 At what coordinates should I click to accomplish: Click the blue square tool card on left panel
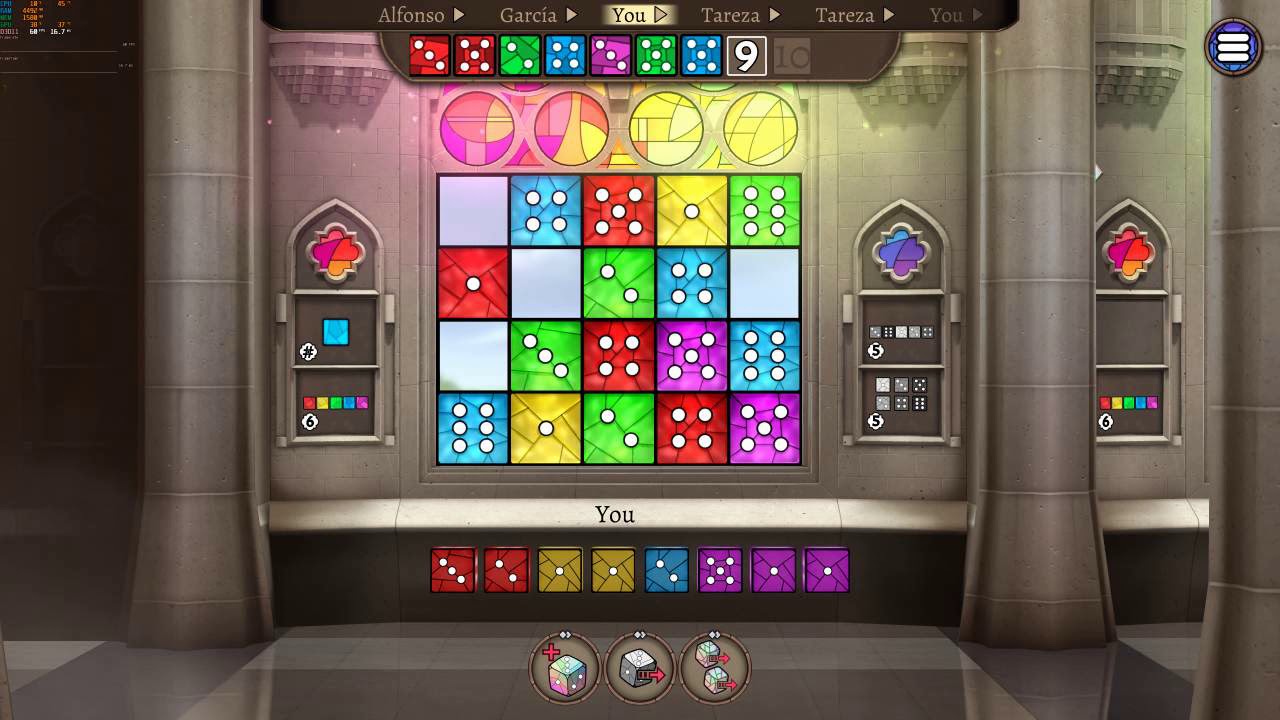[336, 335]
